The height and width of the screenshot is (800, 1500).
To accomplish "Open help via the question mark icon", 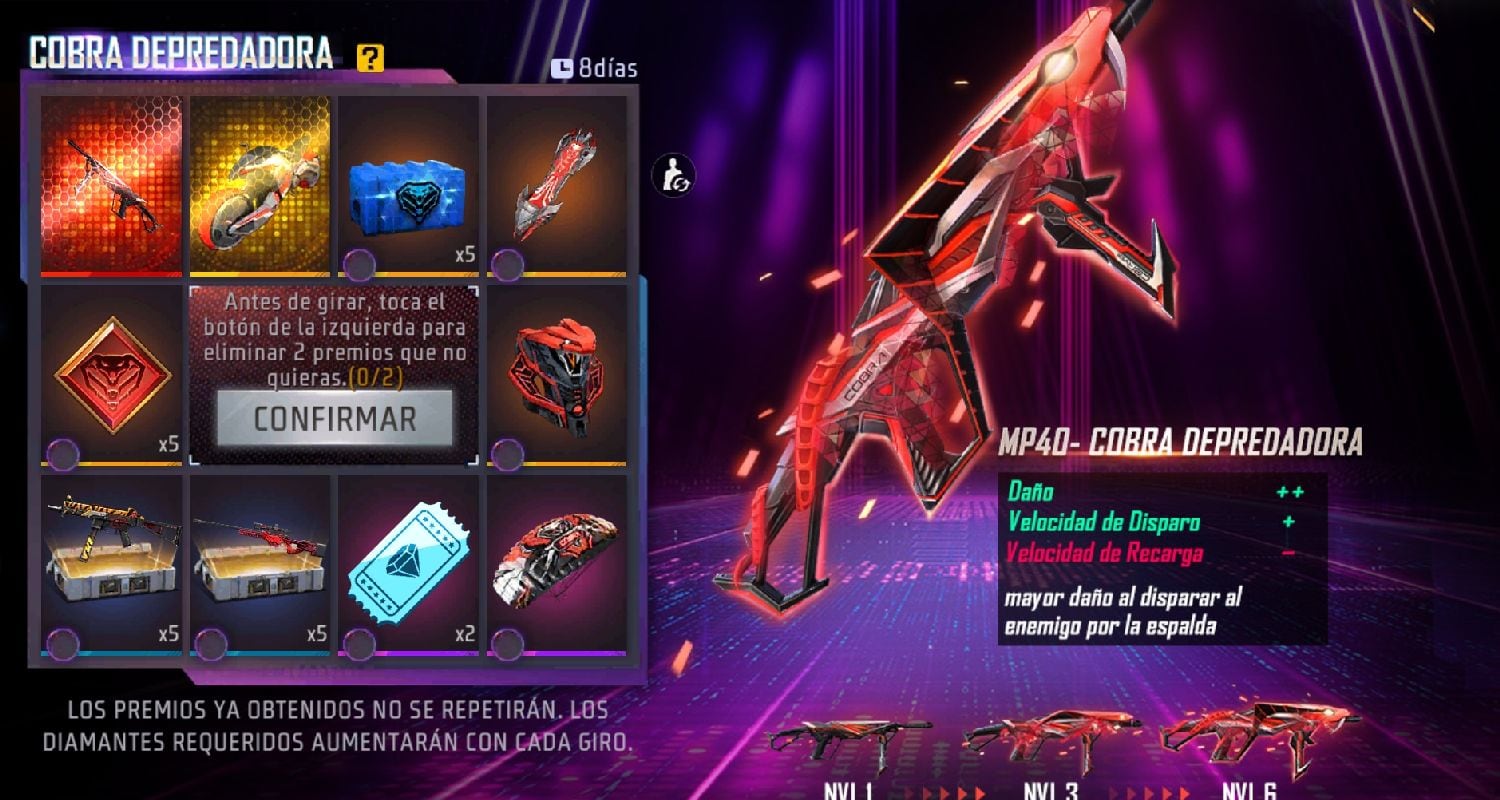I will (x=372, y=60).
